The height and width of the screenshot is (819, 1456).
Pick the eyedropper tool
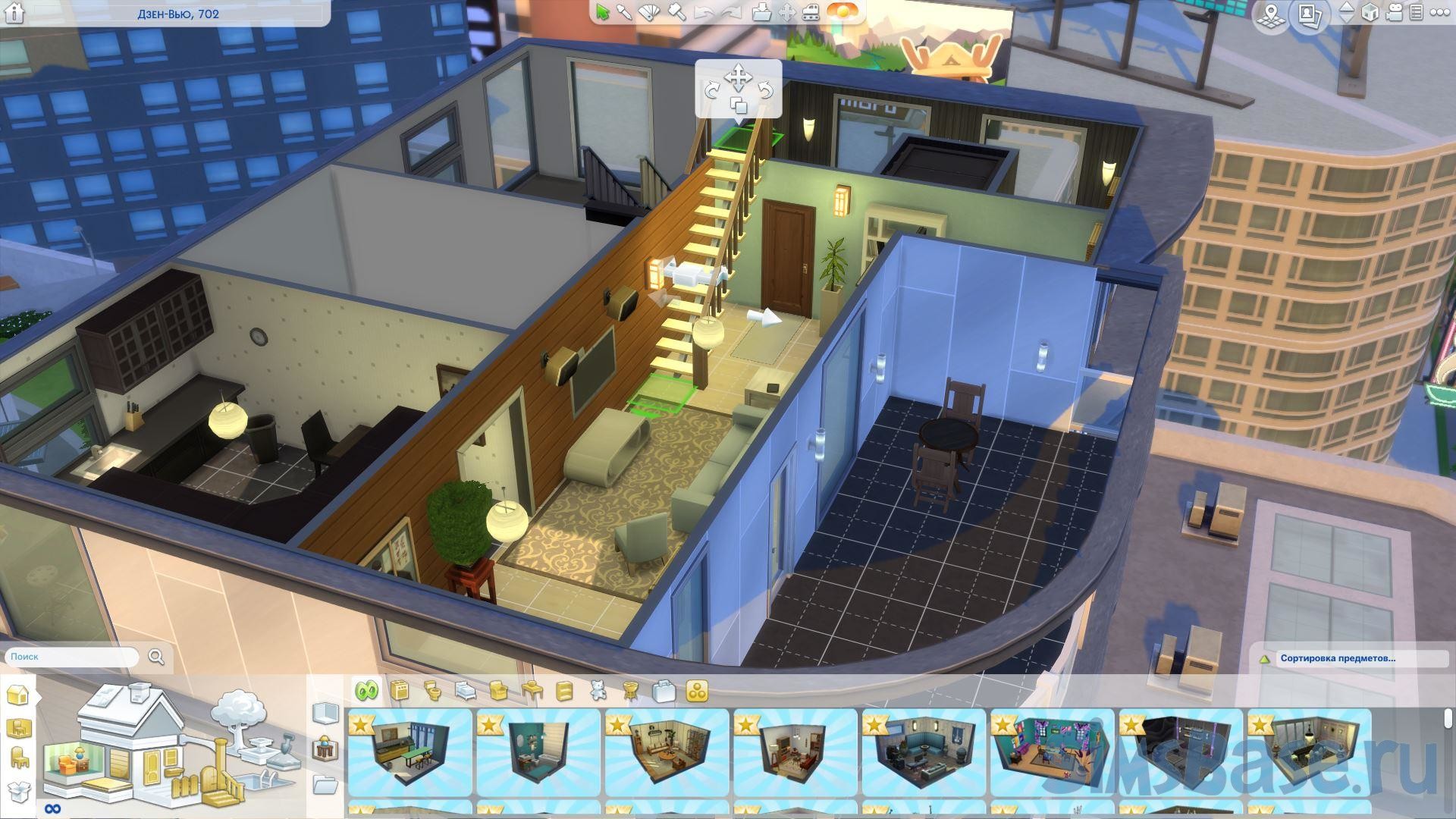point(625,12)
